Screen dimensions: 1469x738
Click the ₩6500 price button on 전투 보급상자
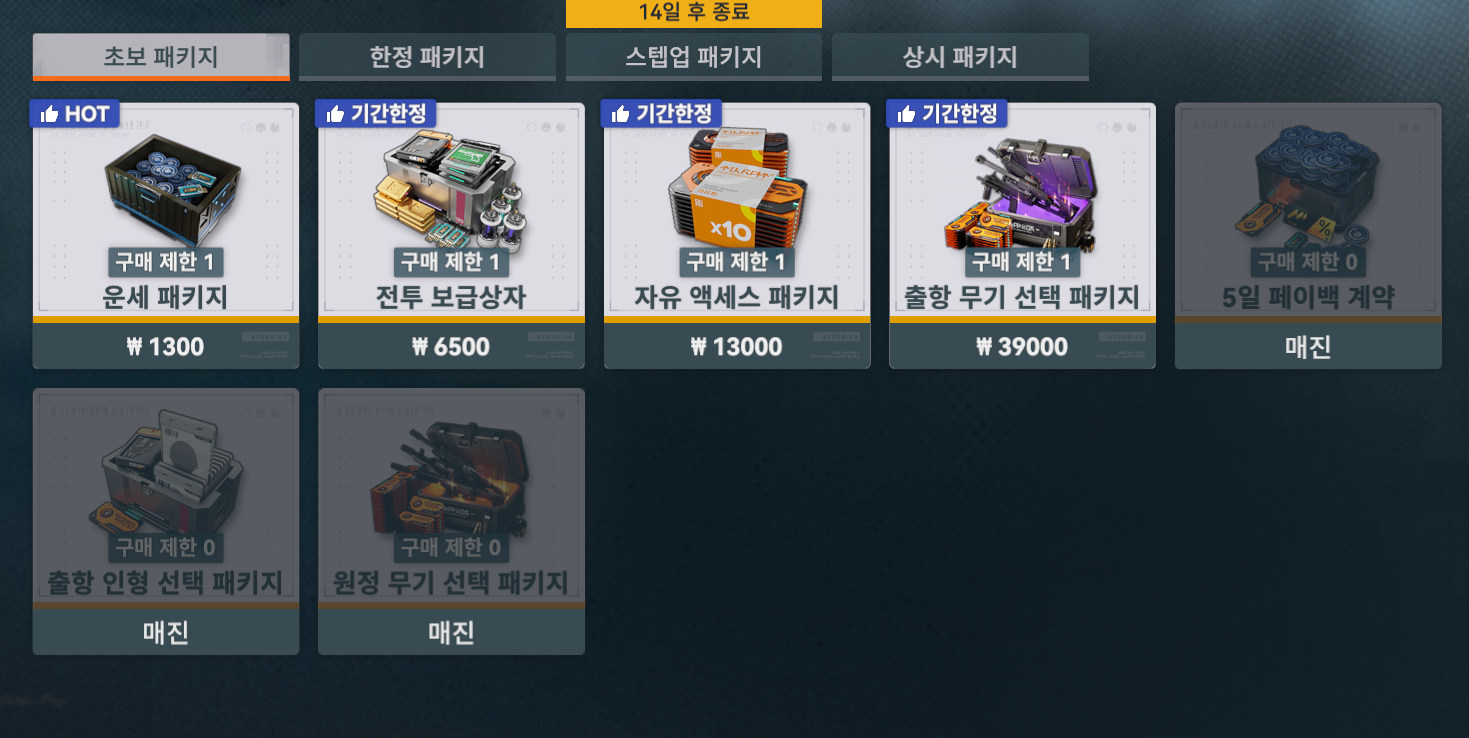pyautogui.click(x=450, y=346)
